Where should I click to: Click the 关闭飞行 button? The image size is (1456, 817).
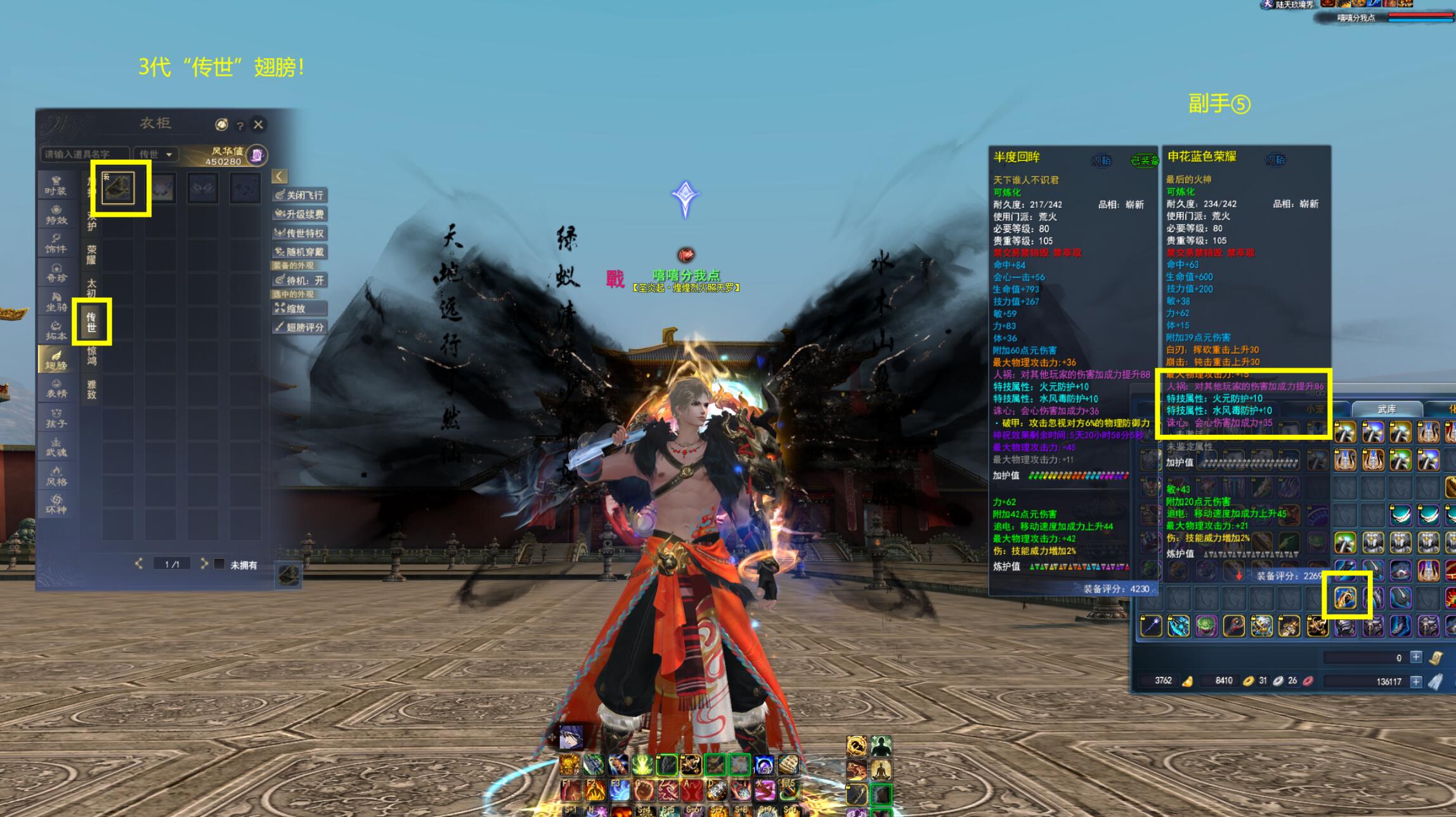(300, 195)
